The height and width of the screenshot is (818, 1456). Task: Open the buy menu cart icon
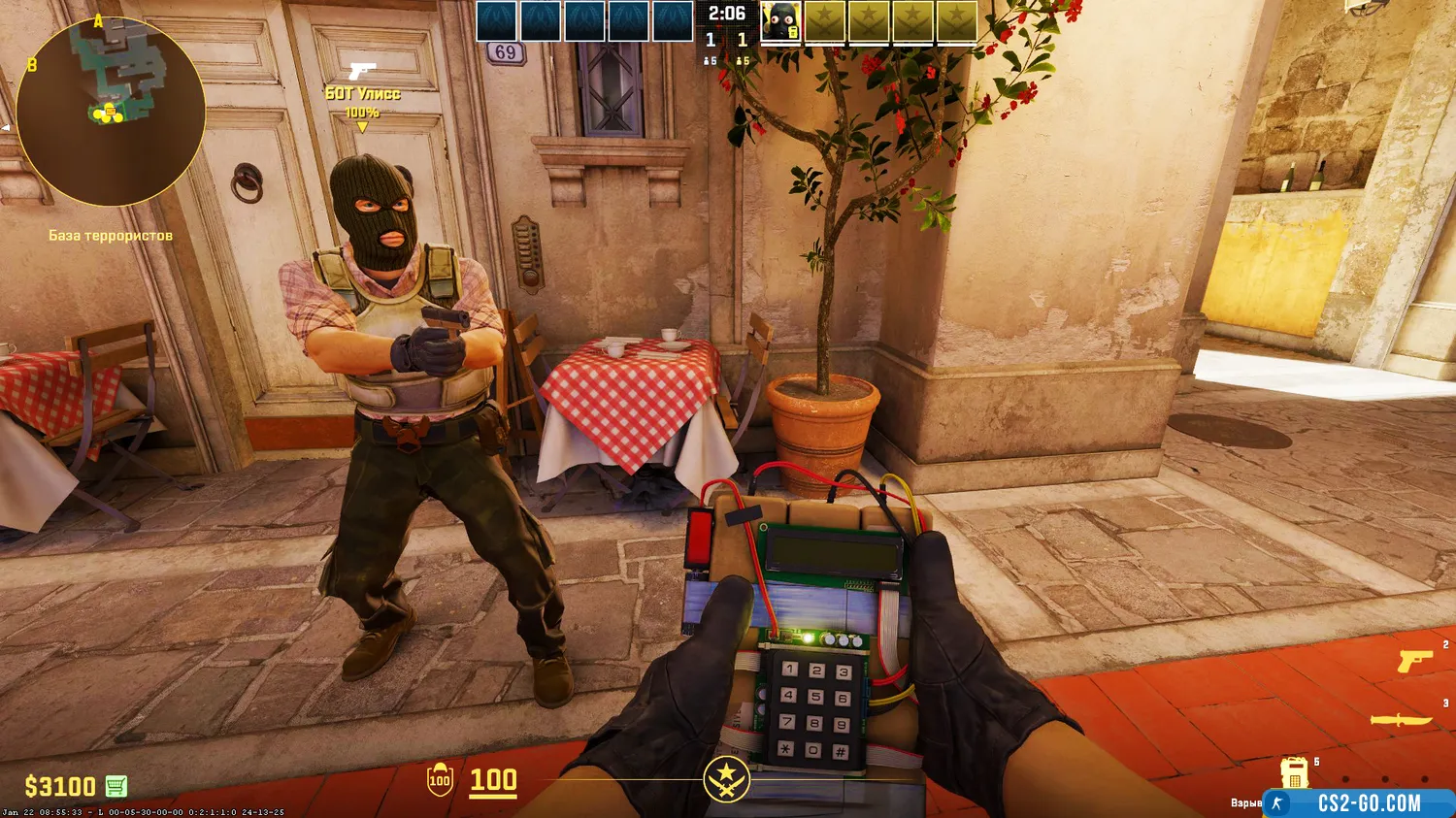[116, 786]
